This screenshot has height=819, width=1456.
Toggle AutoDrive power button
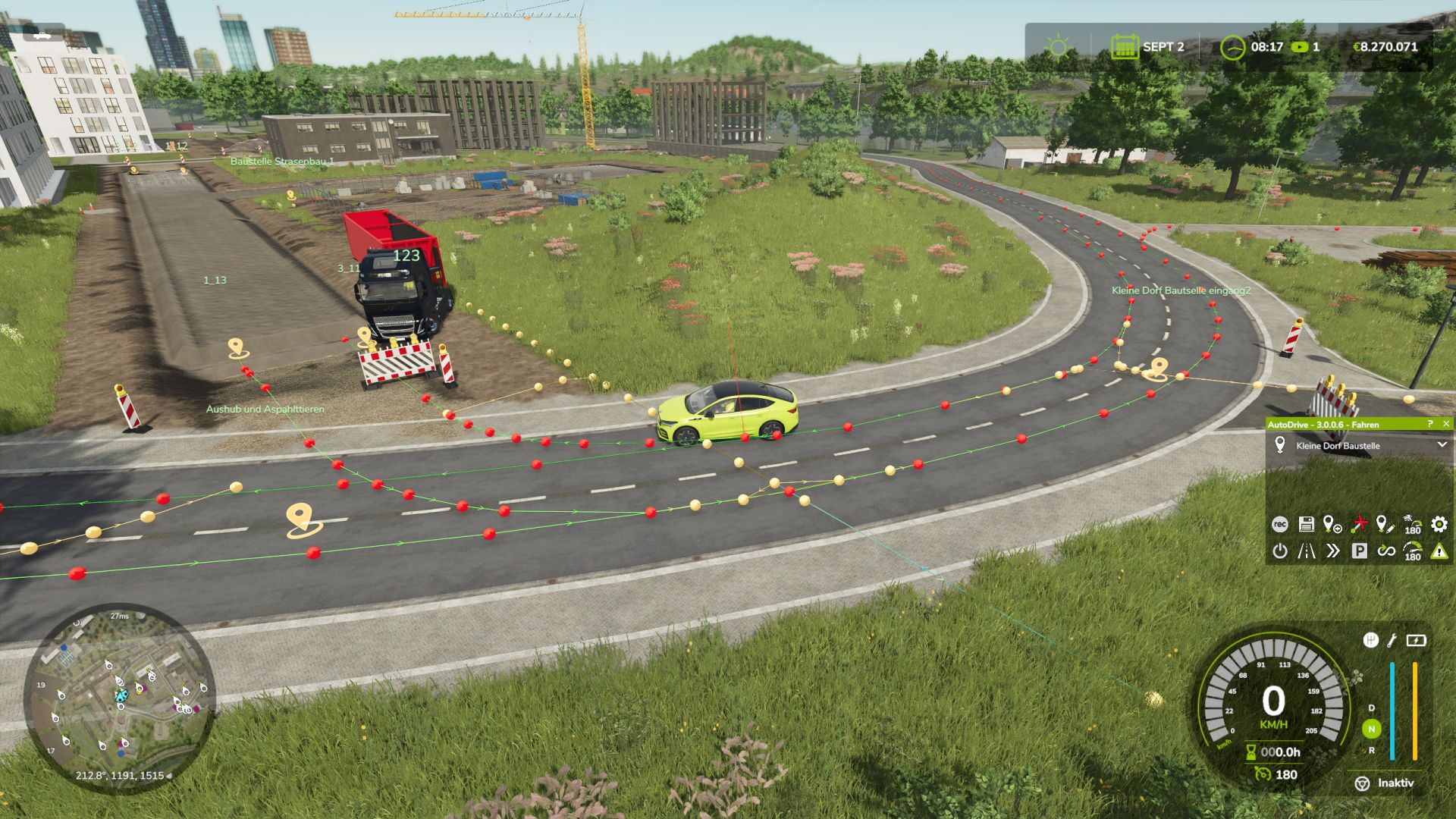[1279, 551]
